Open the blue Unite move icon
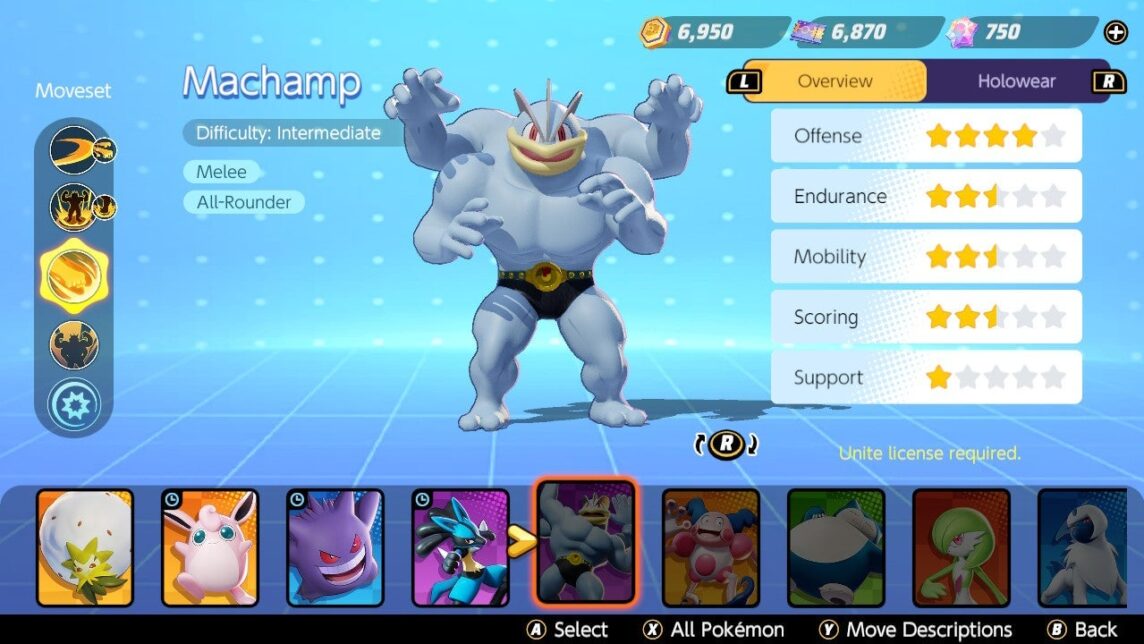 (74, 406)
